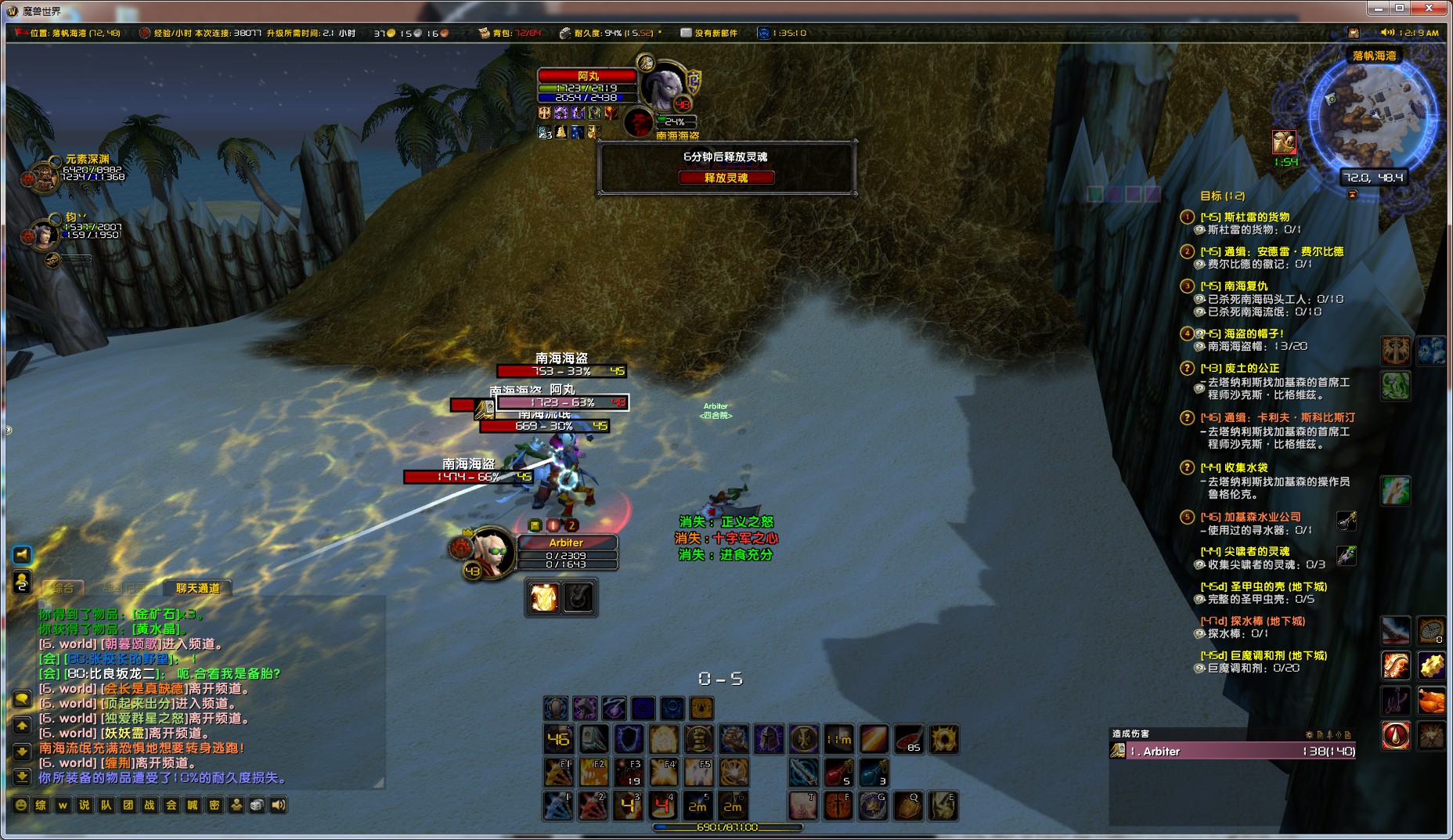Jump chat to bottom with the underlined arrow button
1453x840 pixels.
pos(22,777)
